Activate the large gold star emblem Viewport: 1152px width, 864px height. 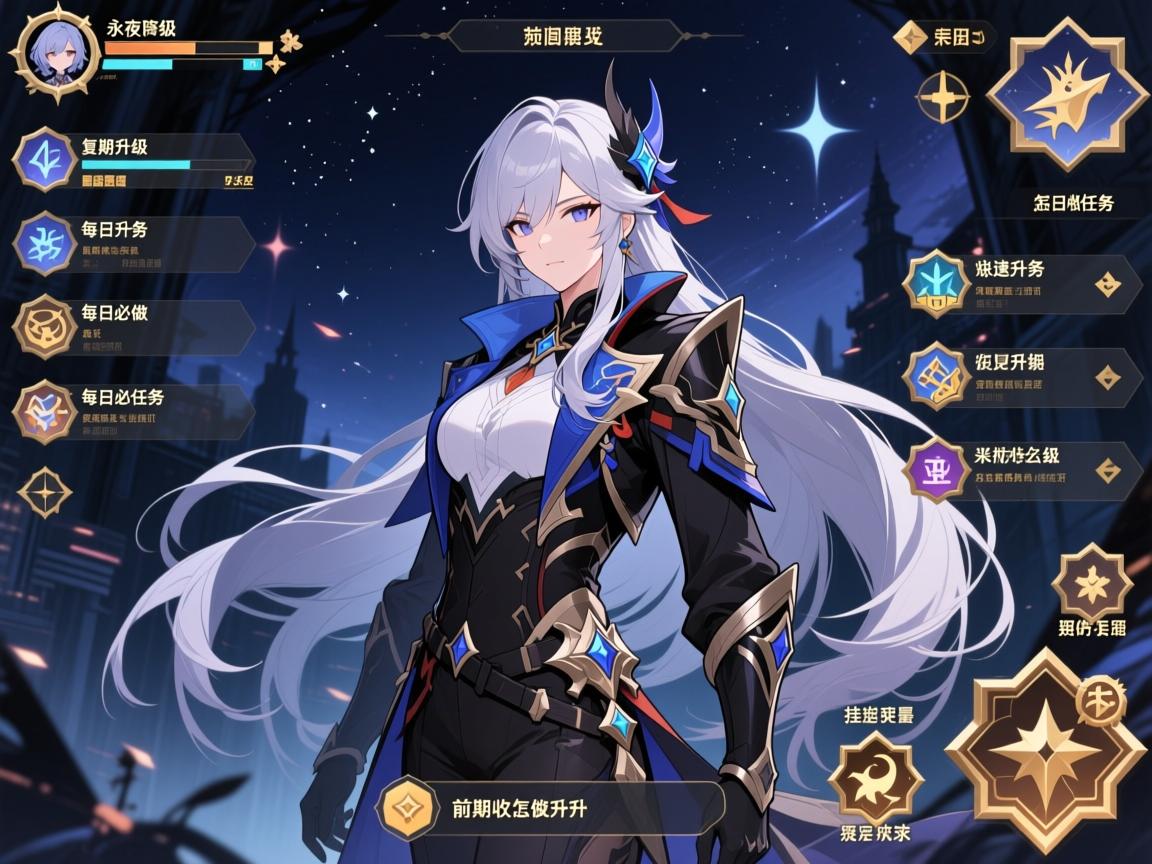1044,752
